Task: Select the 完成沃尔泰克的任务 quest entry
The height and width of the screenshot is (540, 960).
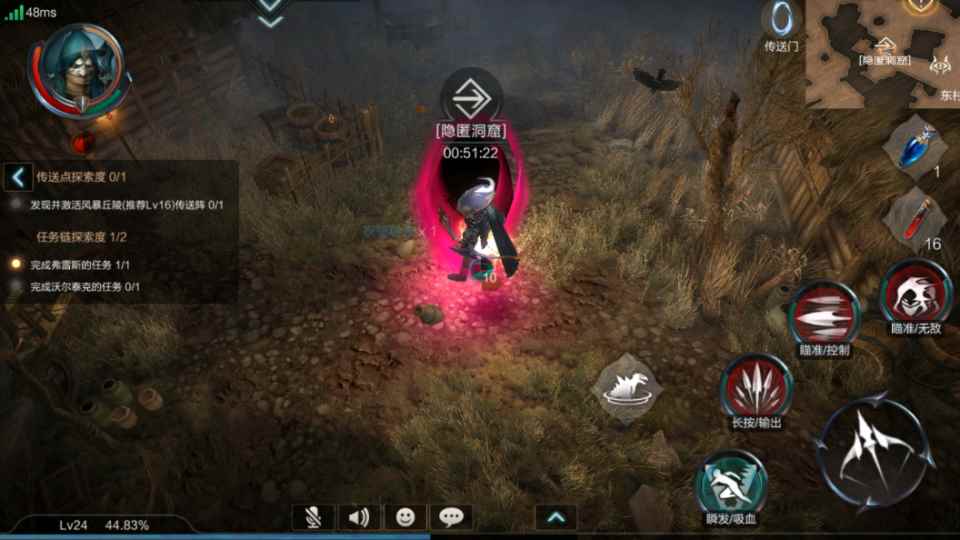Action: click(84, 287)
